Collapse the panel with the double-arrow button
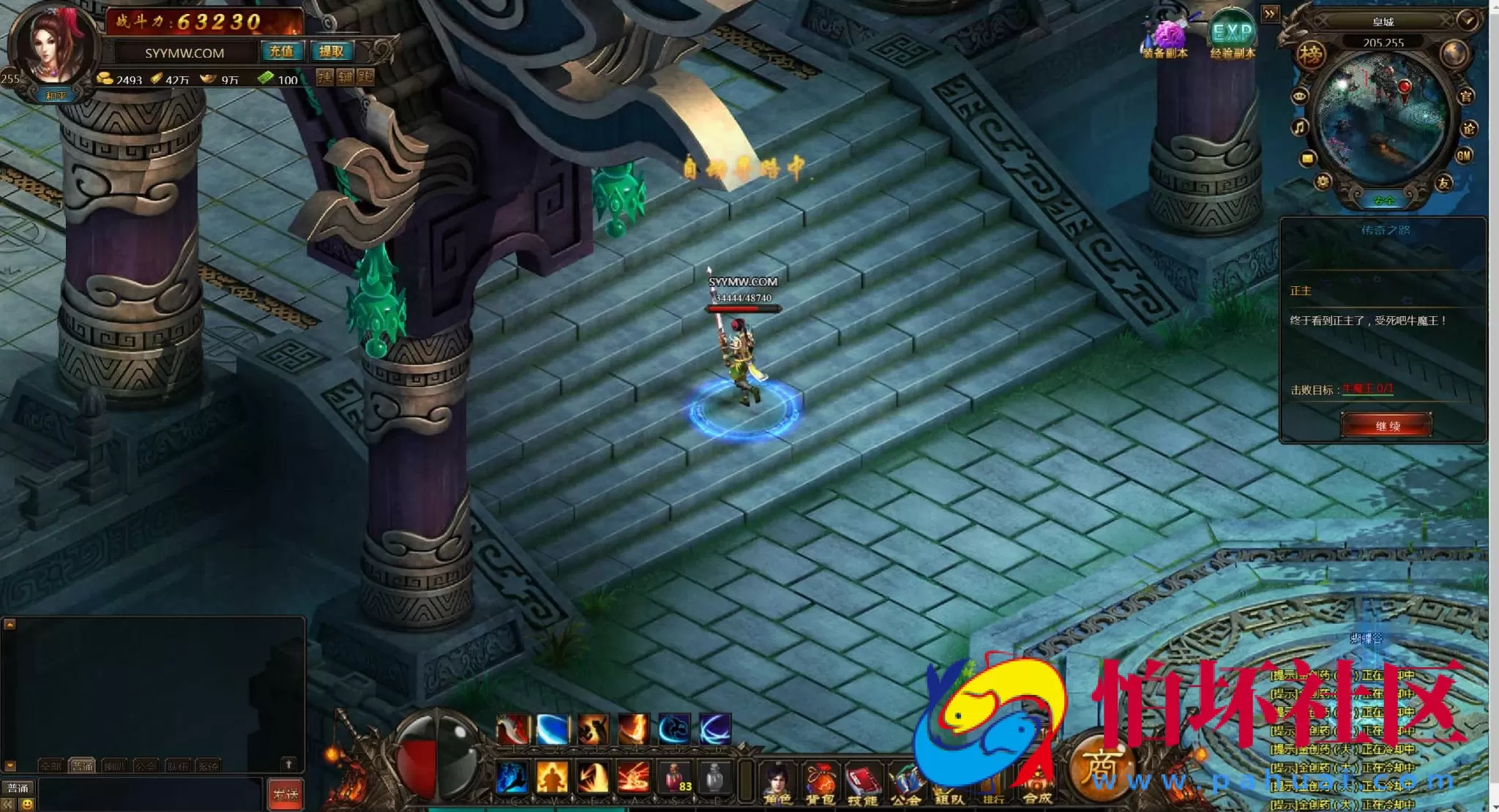 point(1270,14)
